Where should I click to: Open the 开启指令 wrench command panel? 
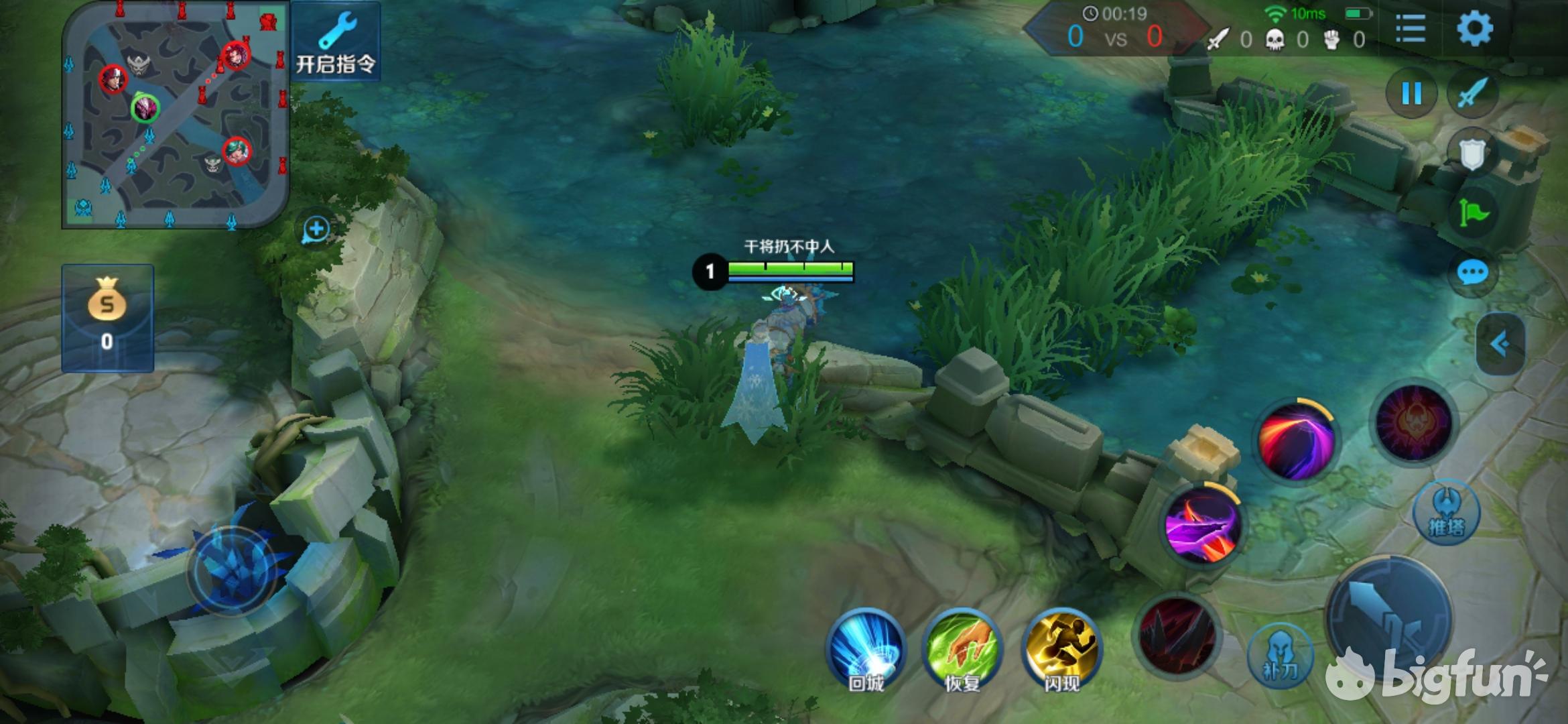tap(336, 42)
